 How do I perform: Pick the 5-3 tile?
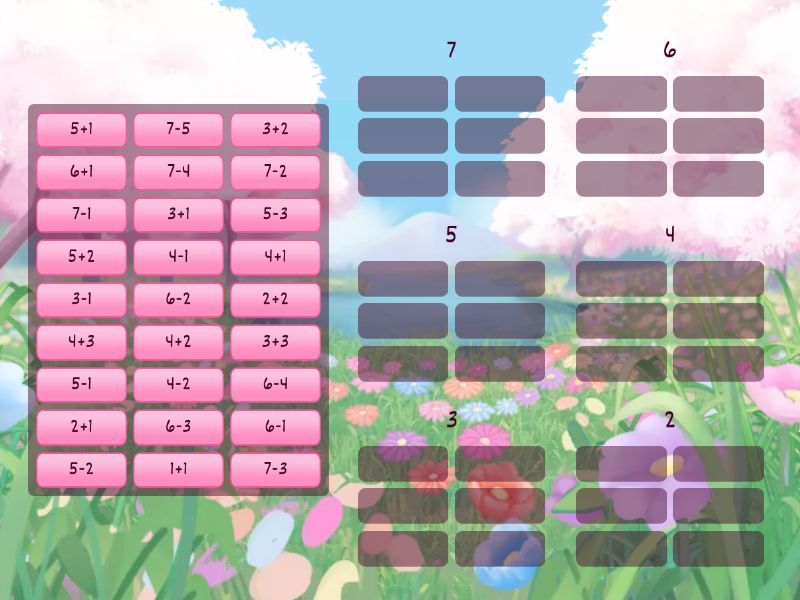click(275, 214)
